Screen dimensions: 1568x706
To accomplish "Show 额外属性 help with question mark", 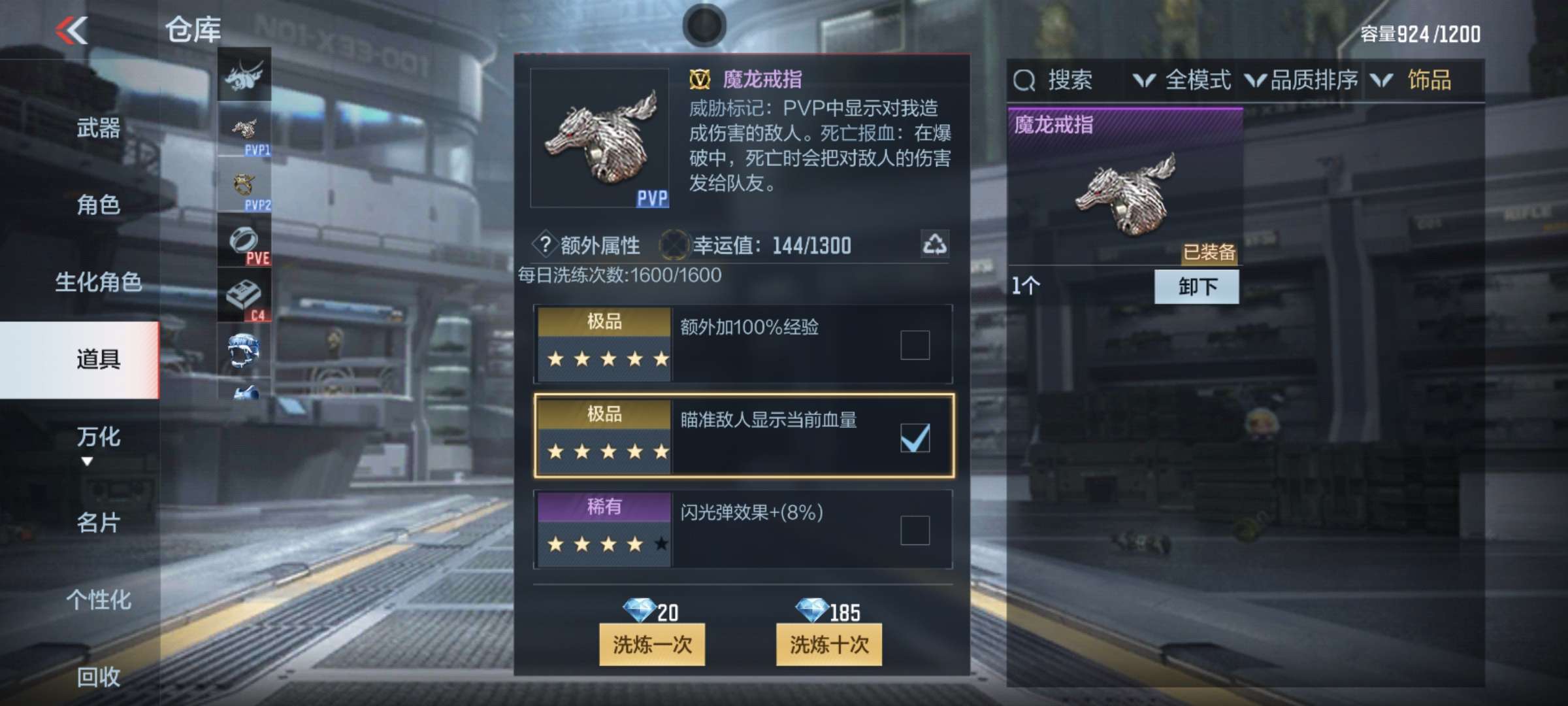I will coord(544,244).
